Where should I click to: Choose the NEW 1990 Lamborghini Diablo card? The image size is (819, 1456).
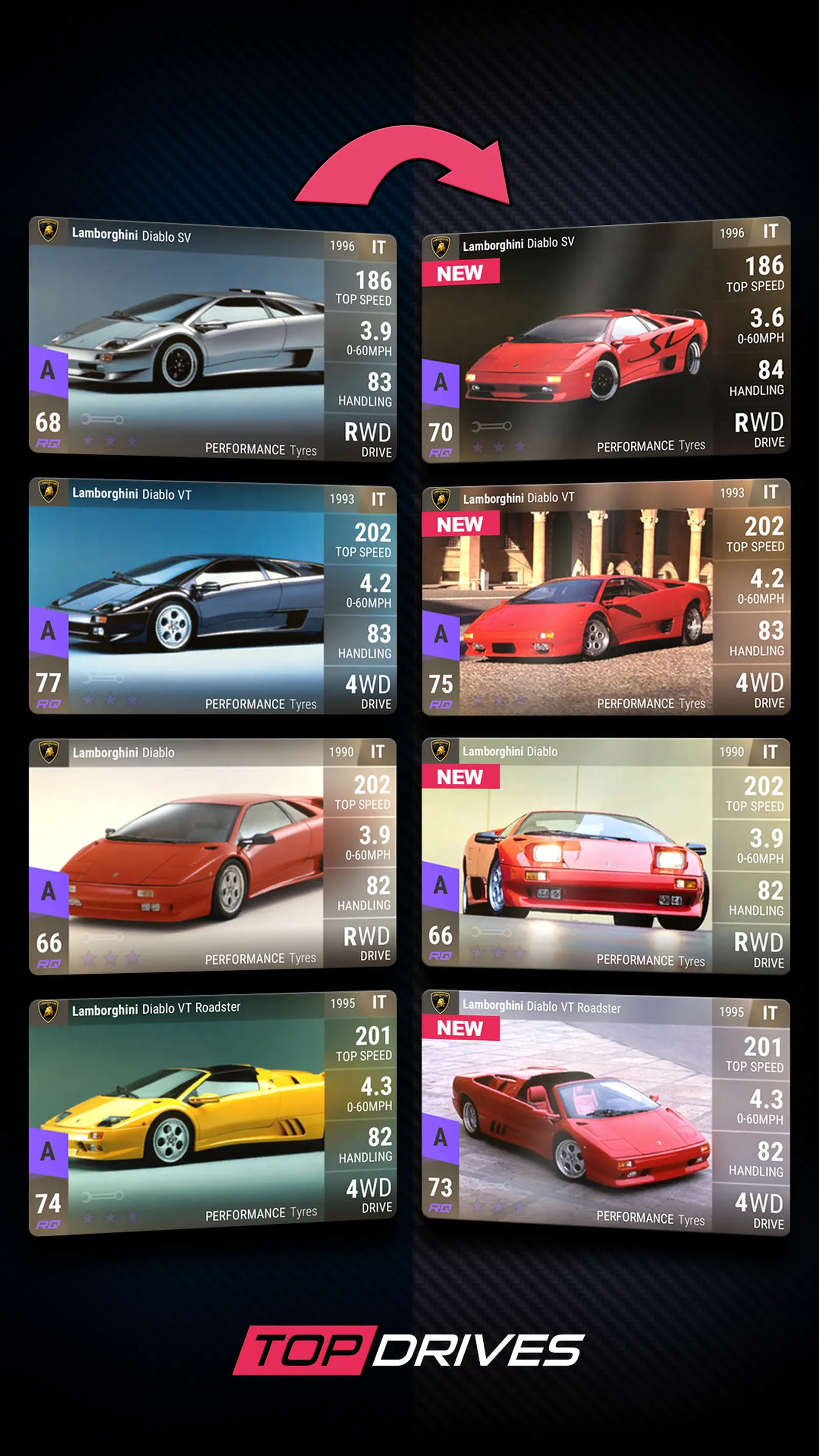pyautogui.click(x=606, y=856)
